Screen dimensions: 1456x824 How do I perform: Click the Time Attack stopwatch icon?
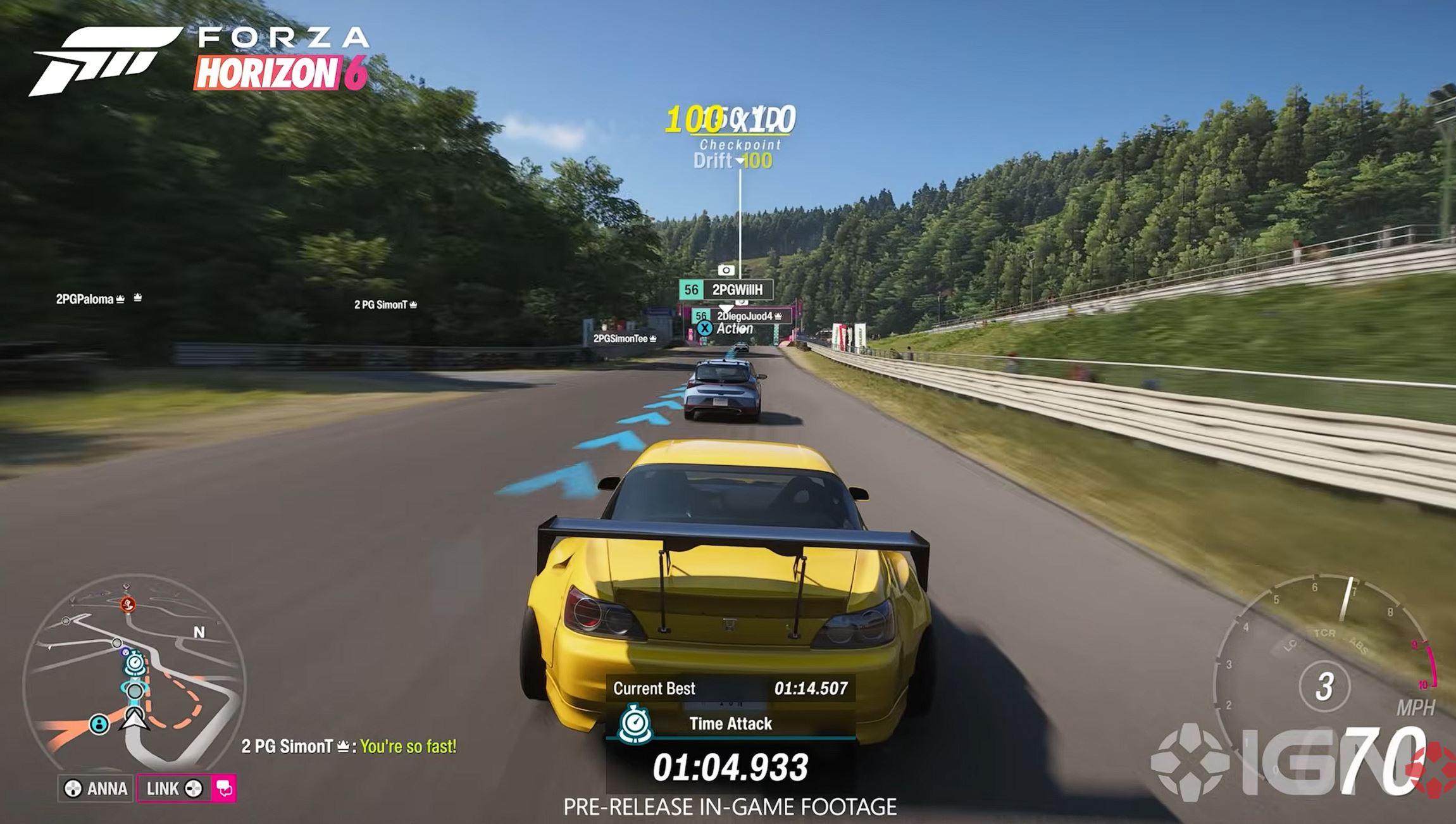click(x=635, y=723)
